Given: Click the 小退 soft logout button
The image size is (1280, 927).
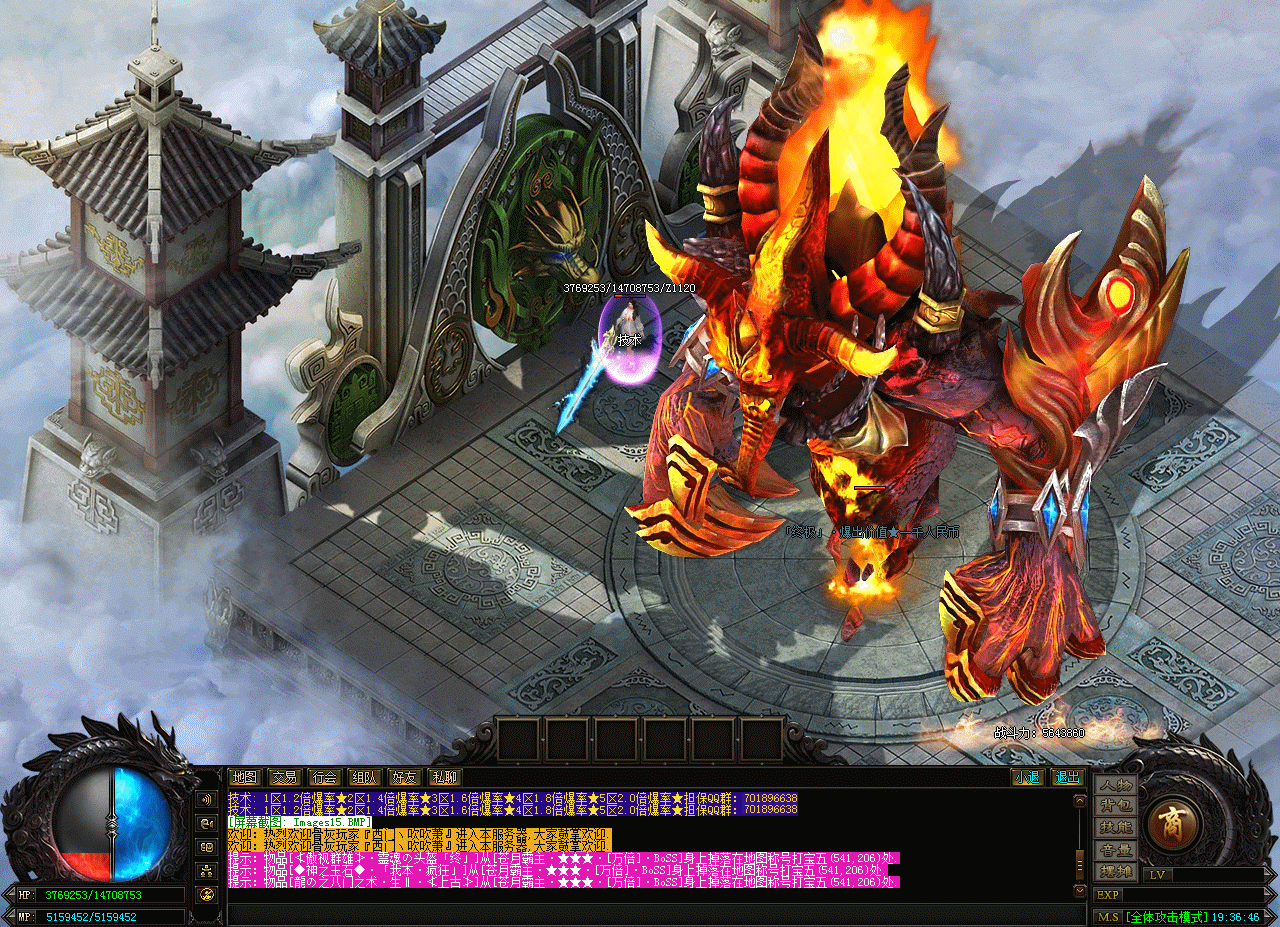Looking at the screenshot, I should [1027, 777].
